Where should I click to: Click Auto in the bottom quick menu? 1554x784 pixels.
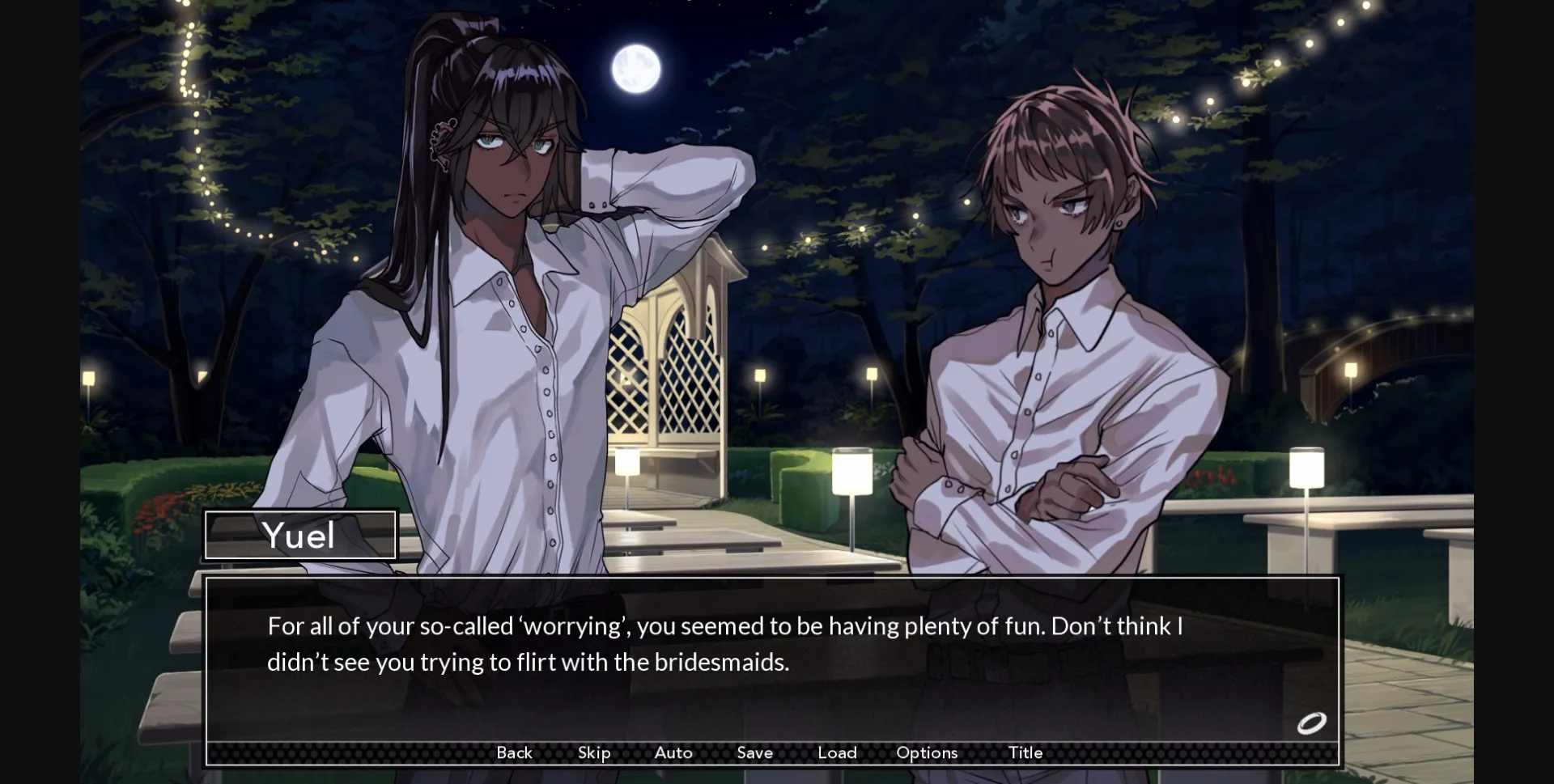pos(672,752)
